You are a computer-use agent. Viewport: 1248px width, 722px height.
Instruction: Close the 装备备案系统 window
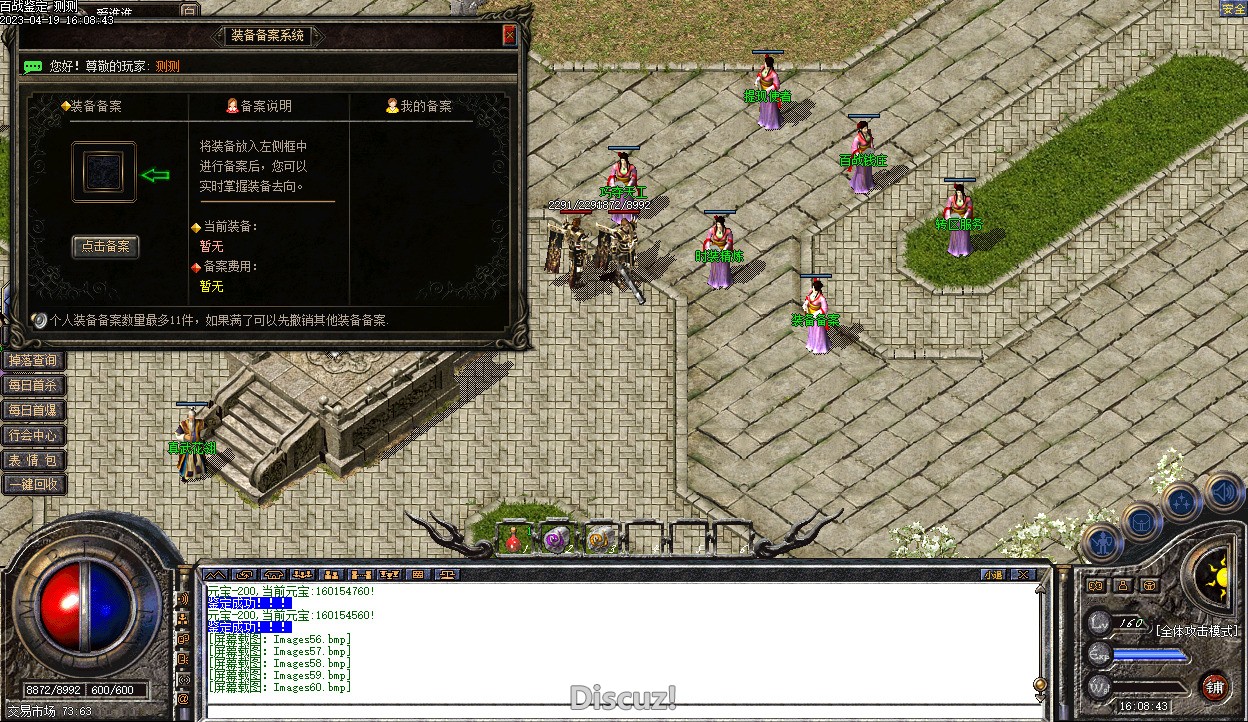point(509,36)
